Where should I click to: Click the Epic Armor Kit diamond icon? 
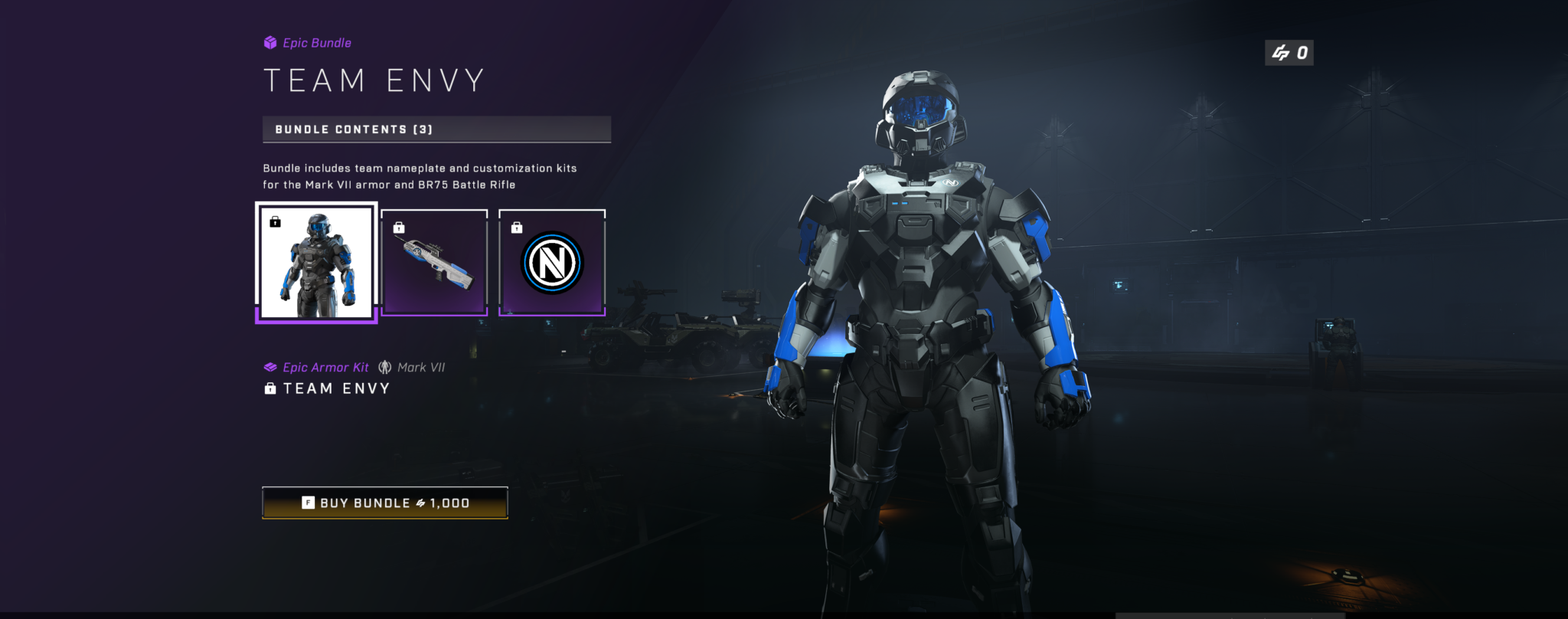point(269,367)
